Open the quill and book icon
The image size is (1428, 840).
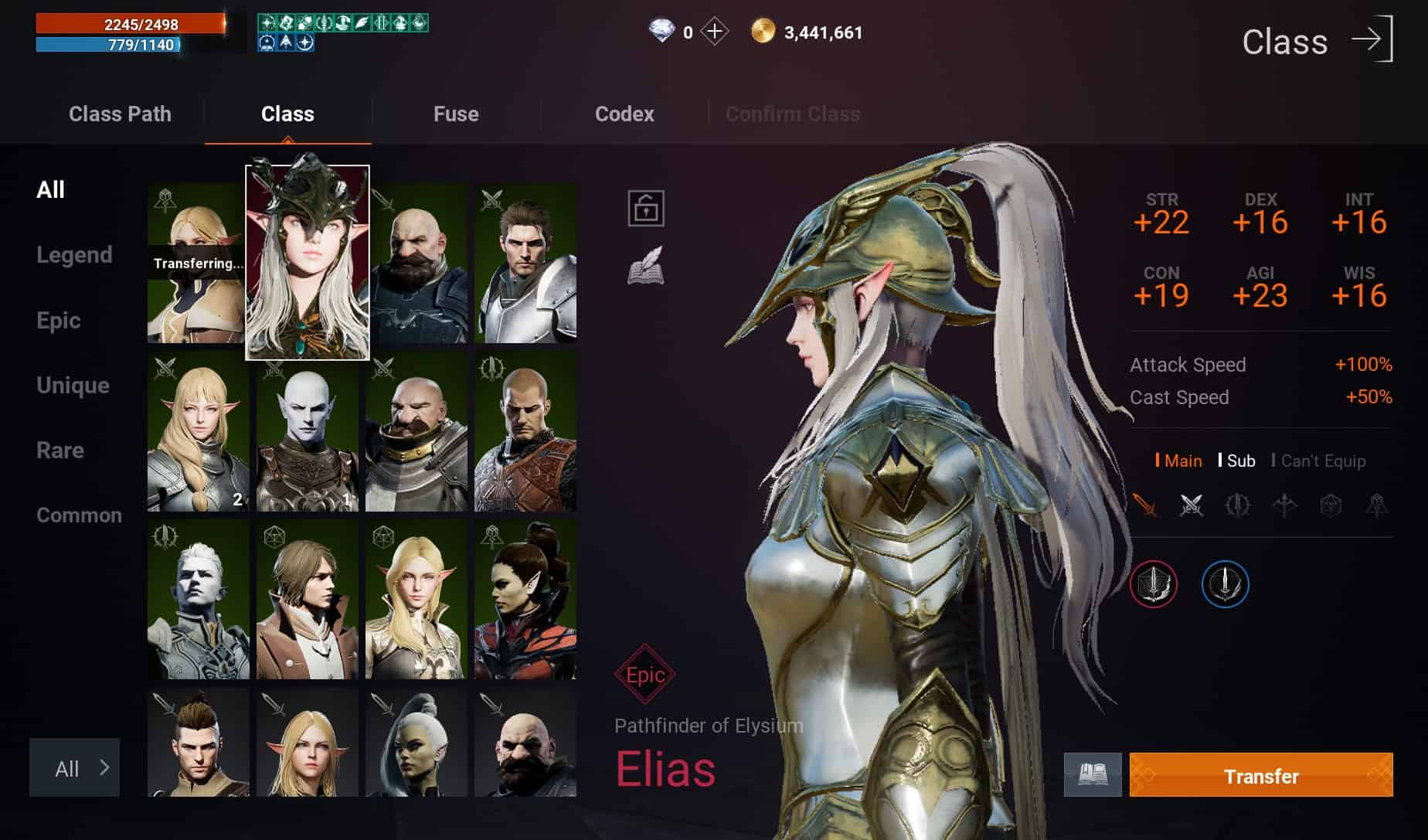click(646, 266)
